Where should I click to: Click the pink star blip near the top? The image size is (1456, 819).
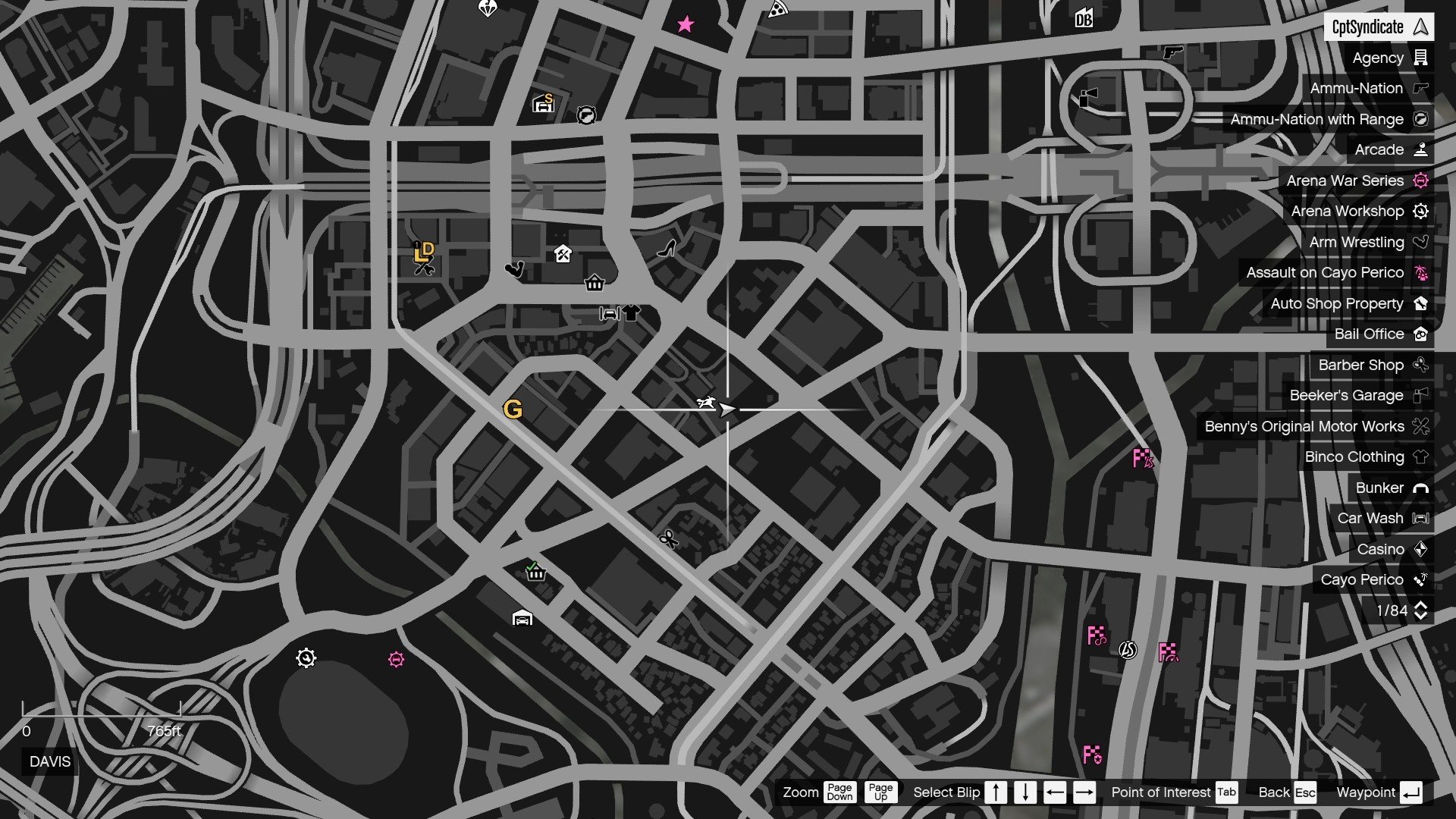(x=685, y=24)
